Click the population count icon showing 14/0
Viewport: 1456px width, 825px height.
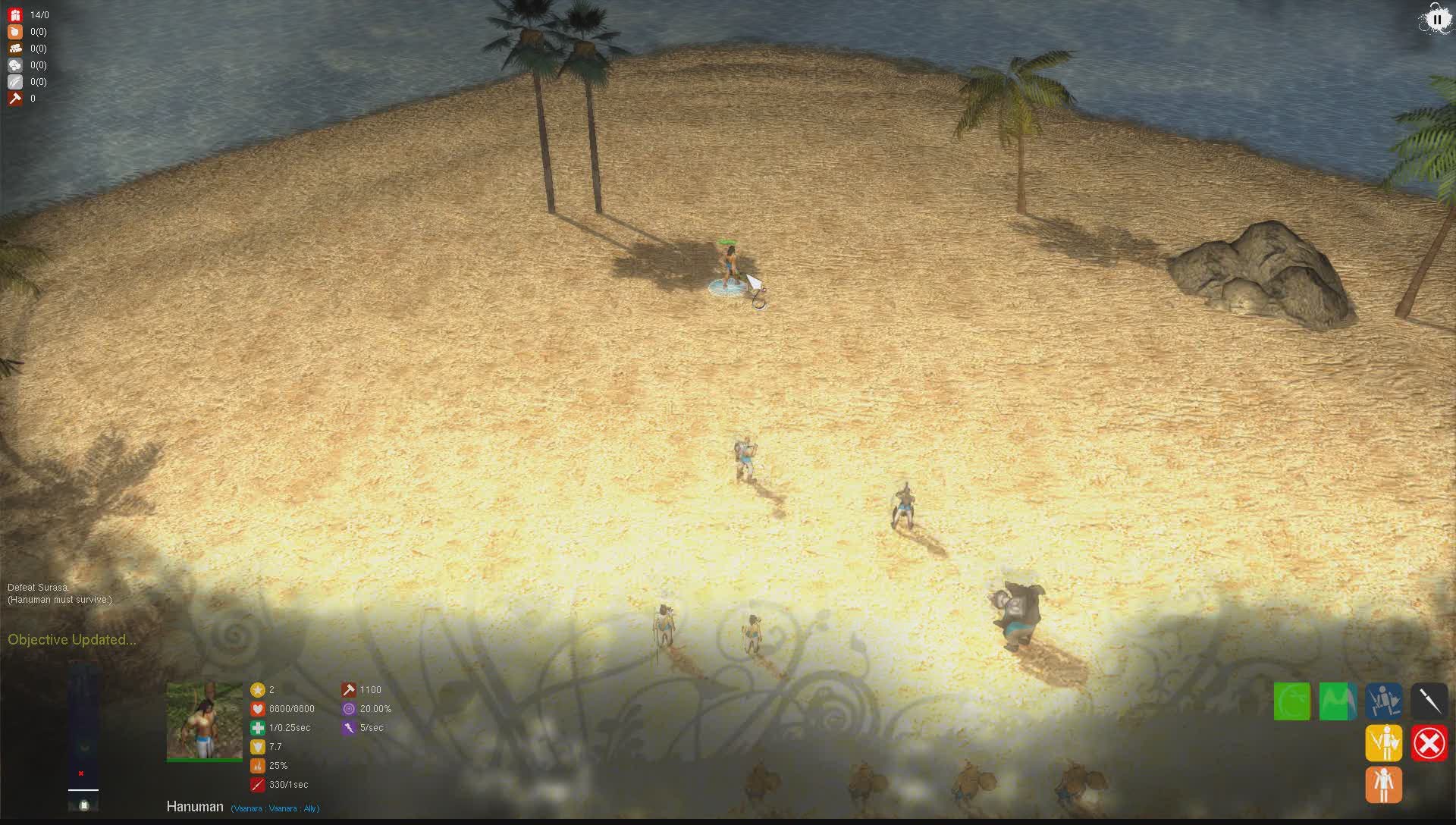pos(15,14)
